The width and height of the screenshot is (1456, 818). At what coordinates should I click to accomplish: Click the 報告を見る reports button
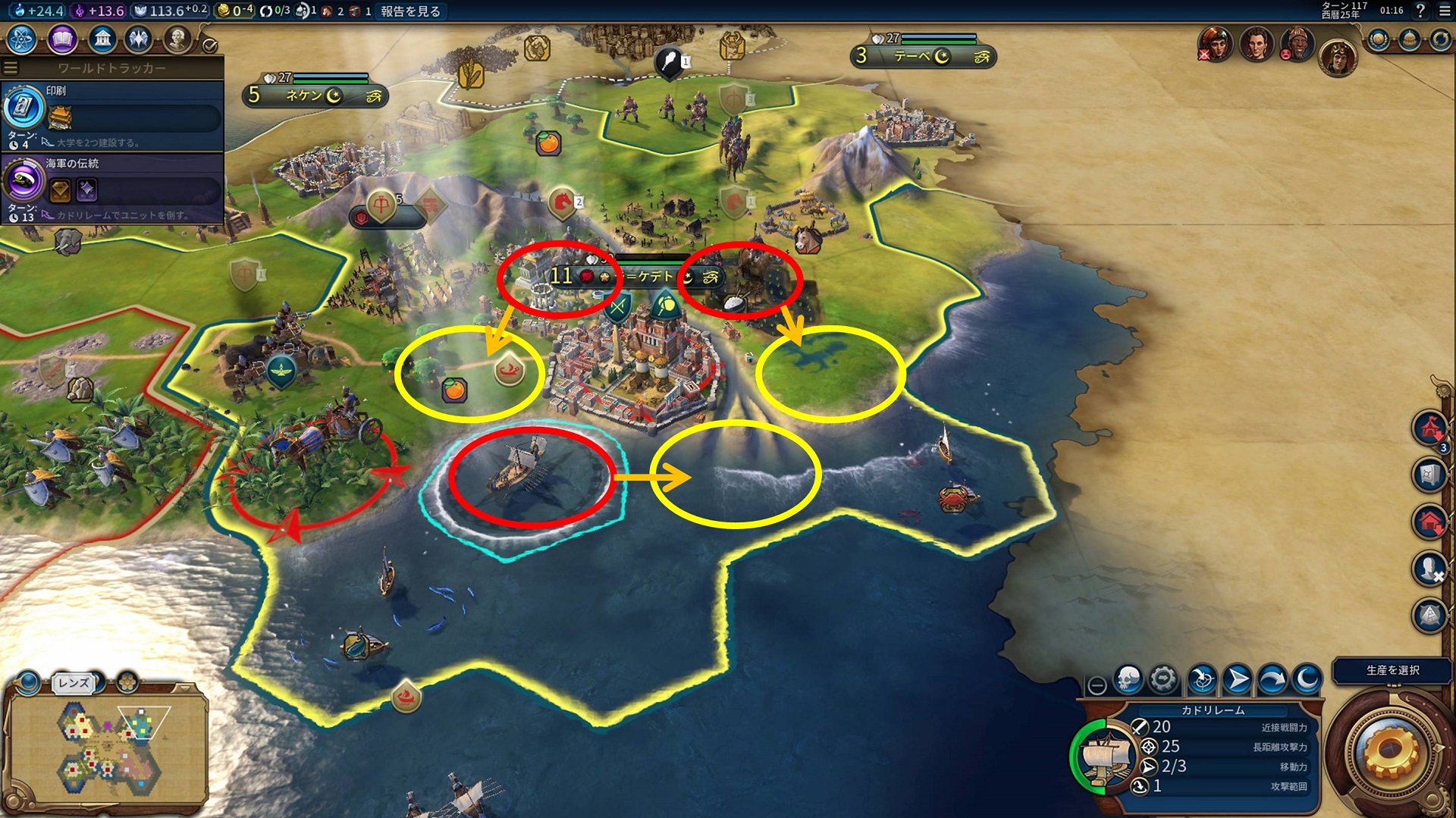[411, 12]
